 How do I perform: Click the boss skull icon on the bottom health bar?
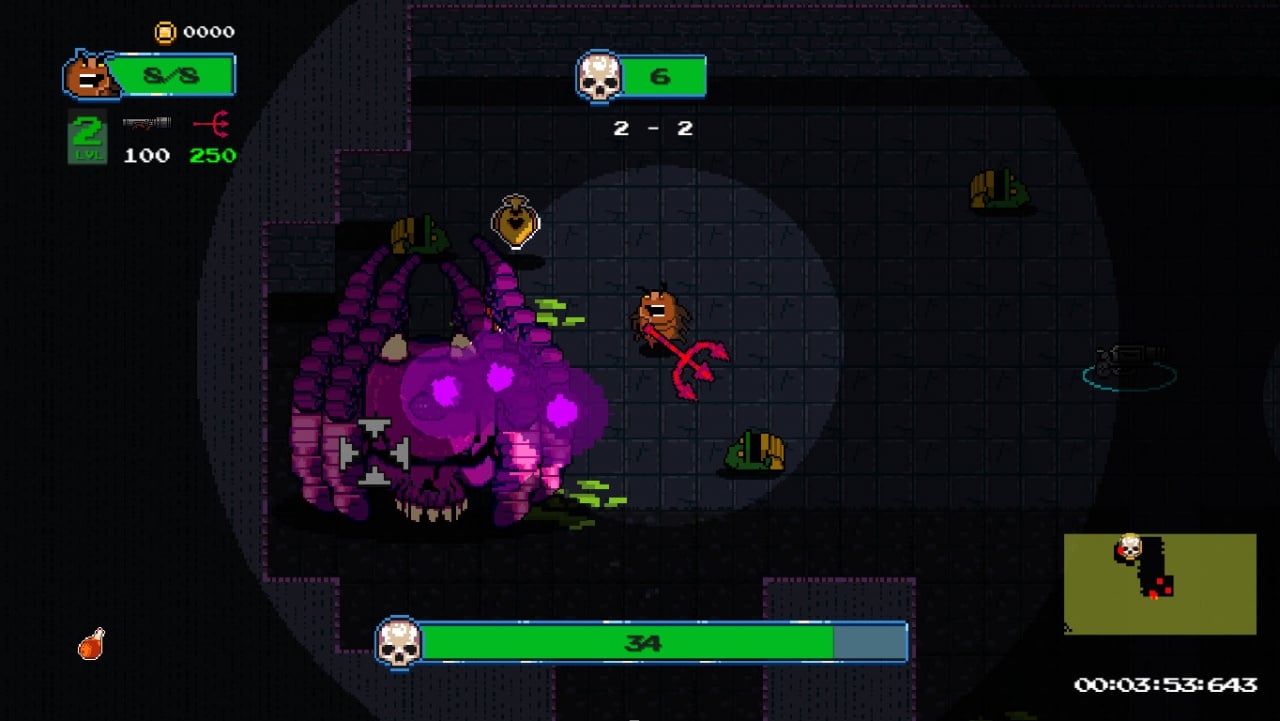(398, 642)
